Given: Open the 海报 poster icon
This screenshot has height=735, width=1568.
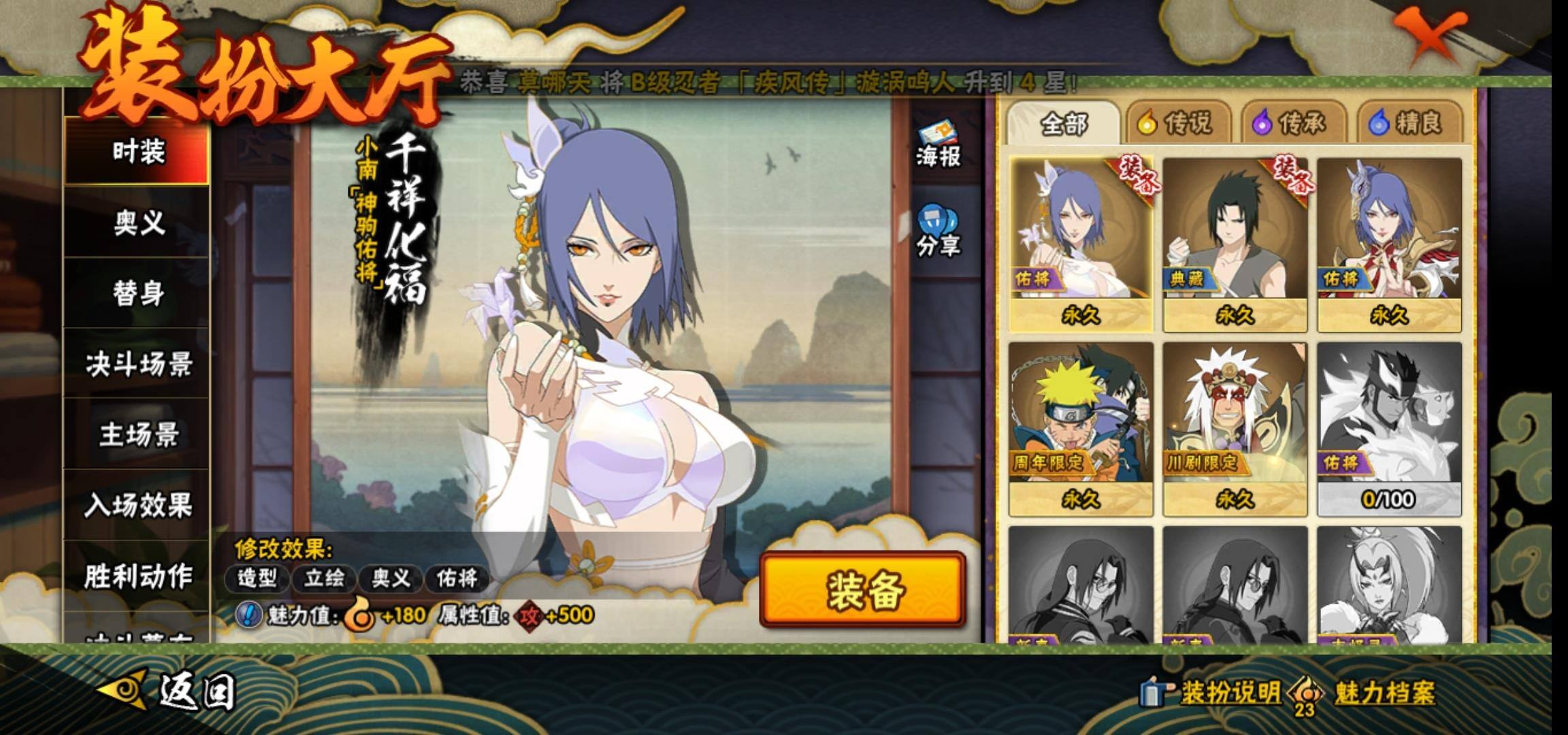Looking at the screenshot, I should tap(937, 145).
